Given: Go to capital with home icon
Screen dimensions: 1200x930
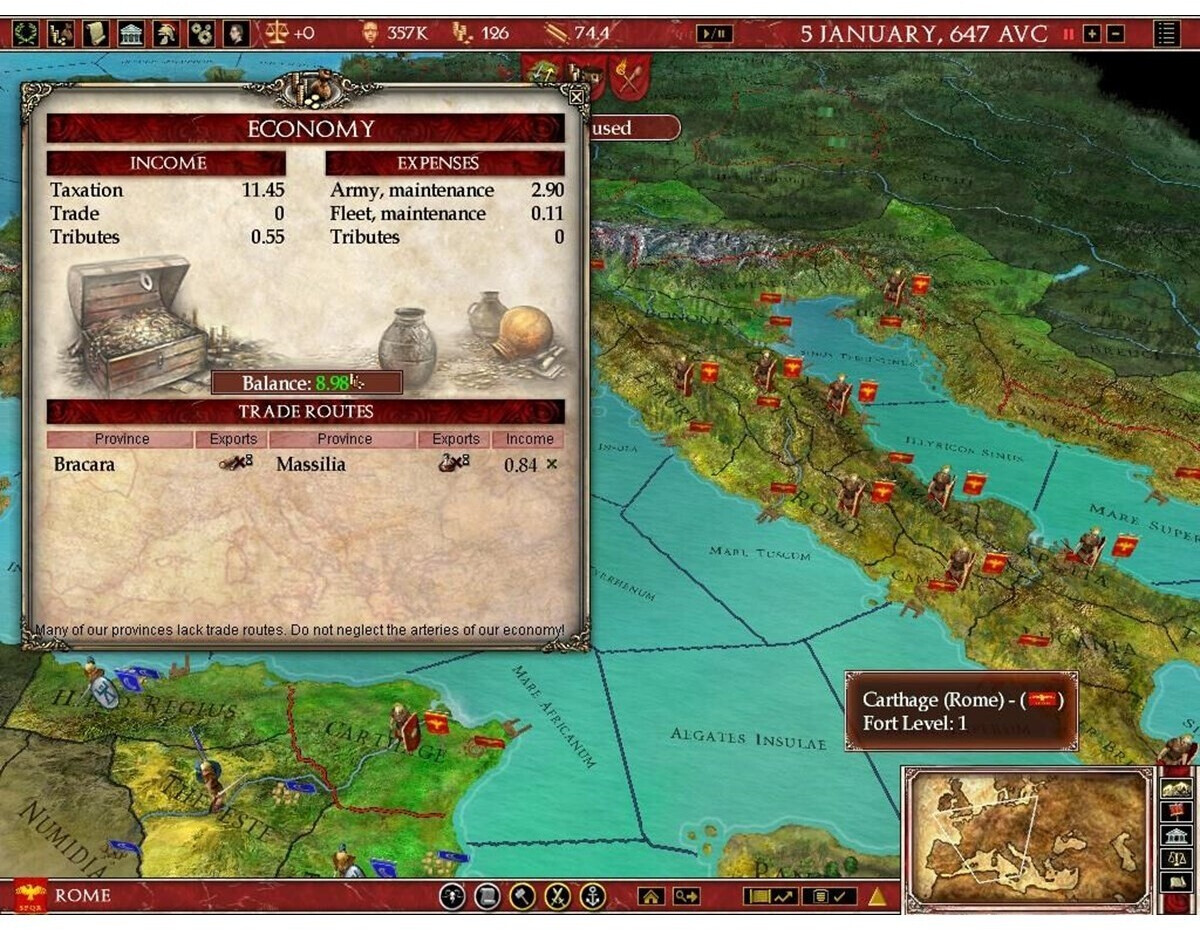Looking at the screenshot, I should click(x=651, y=896).
